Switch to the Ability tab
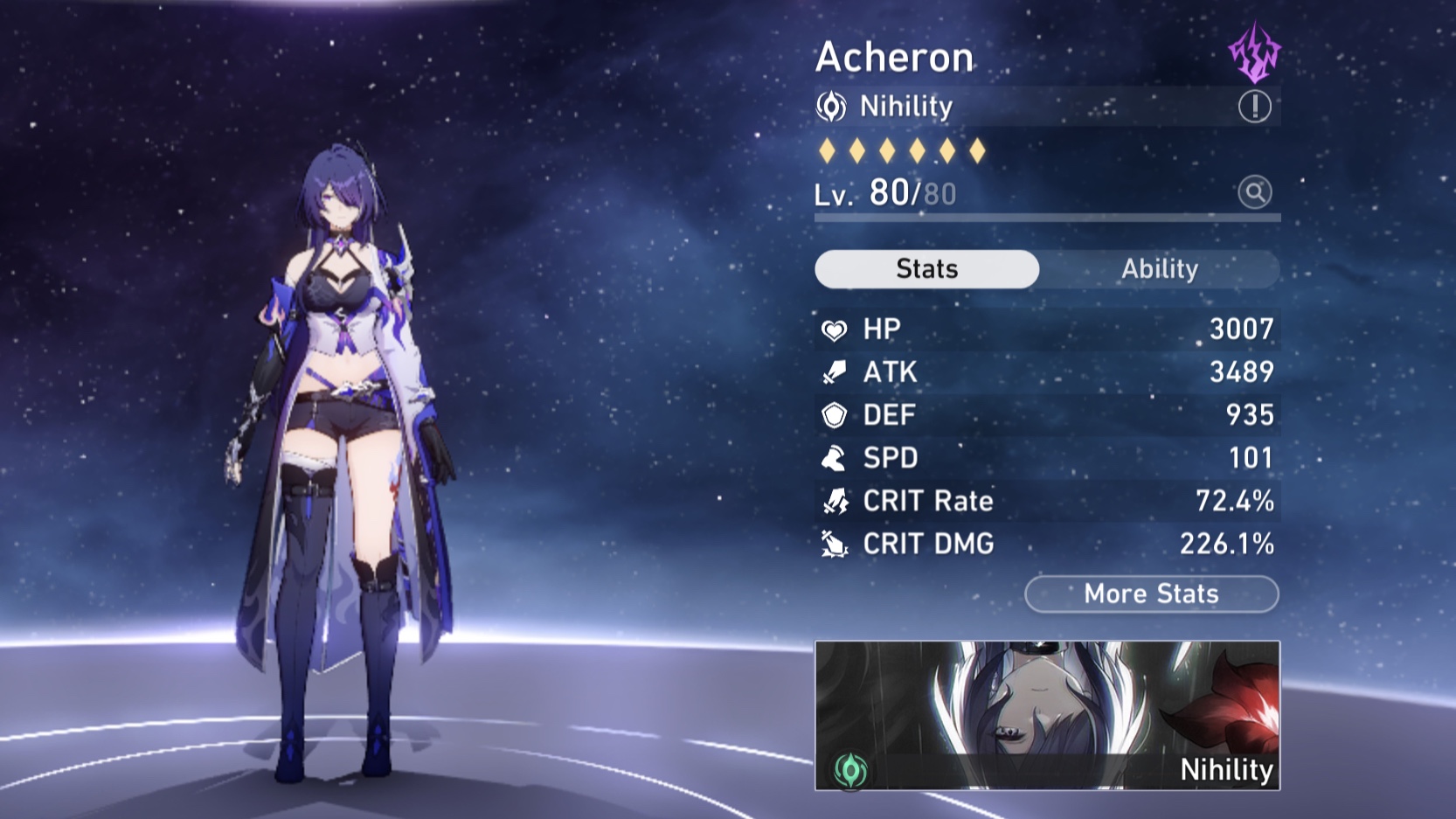1456x819 pixels. tap(1159, 269)
